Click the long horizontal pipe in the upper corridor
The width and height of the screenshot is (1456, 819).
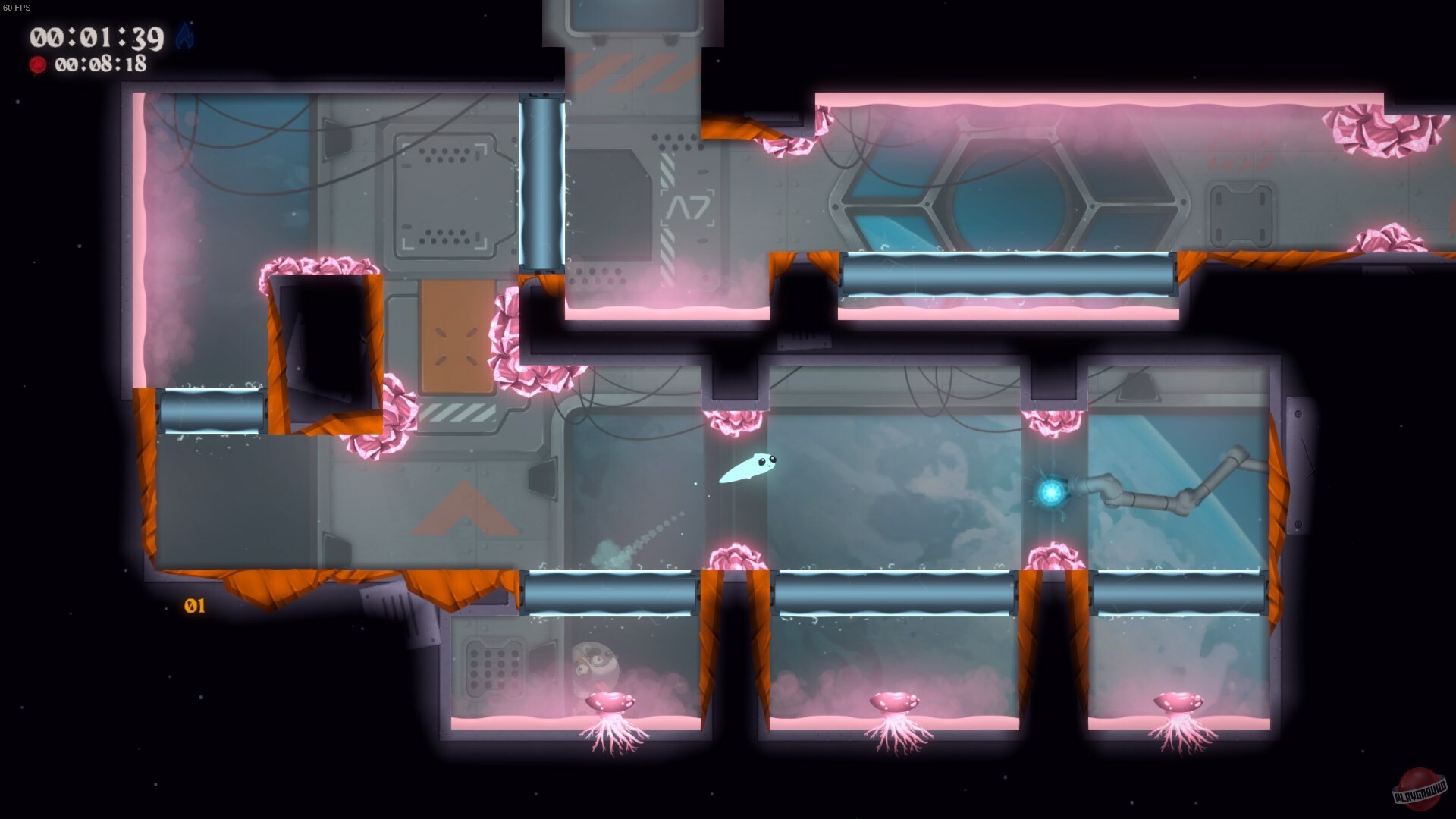coord(1009,273)
